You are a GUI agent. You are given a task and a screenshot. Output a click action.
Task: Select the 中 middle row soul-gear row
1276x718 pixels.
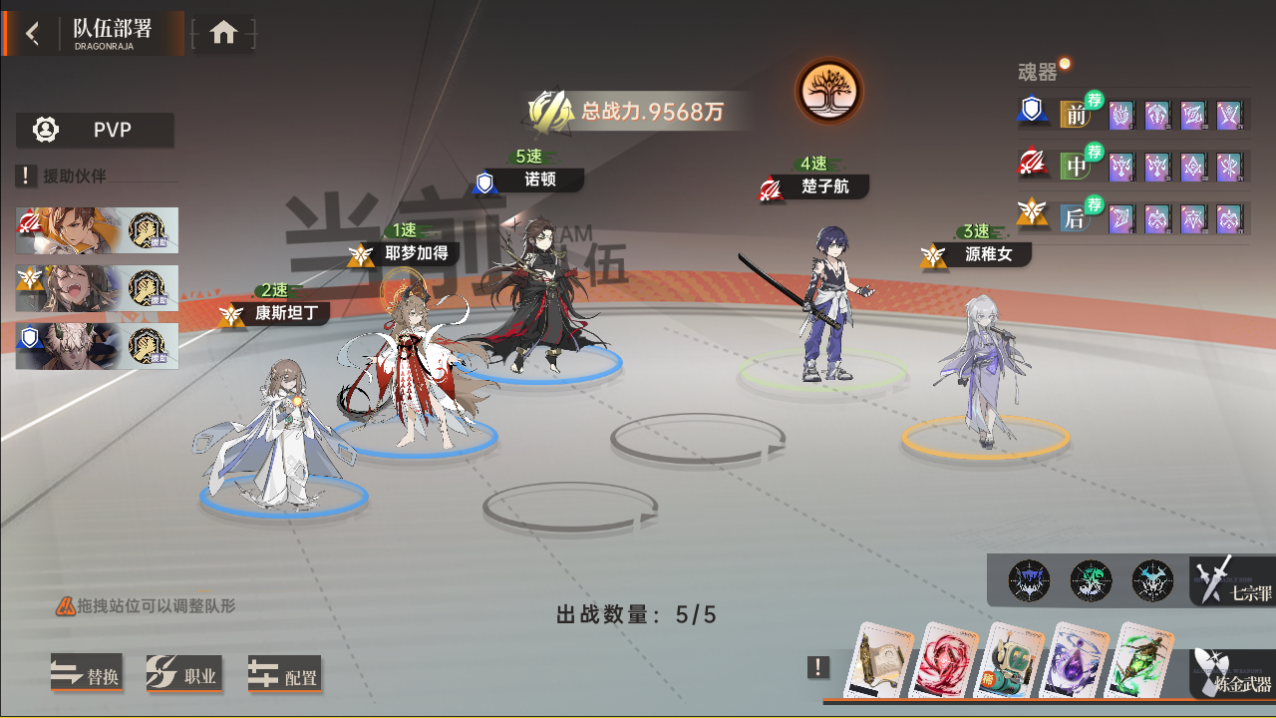(1075, 166)
